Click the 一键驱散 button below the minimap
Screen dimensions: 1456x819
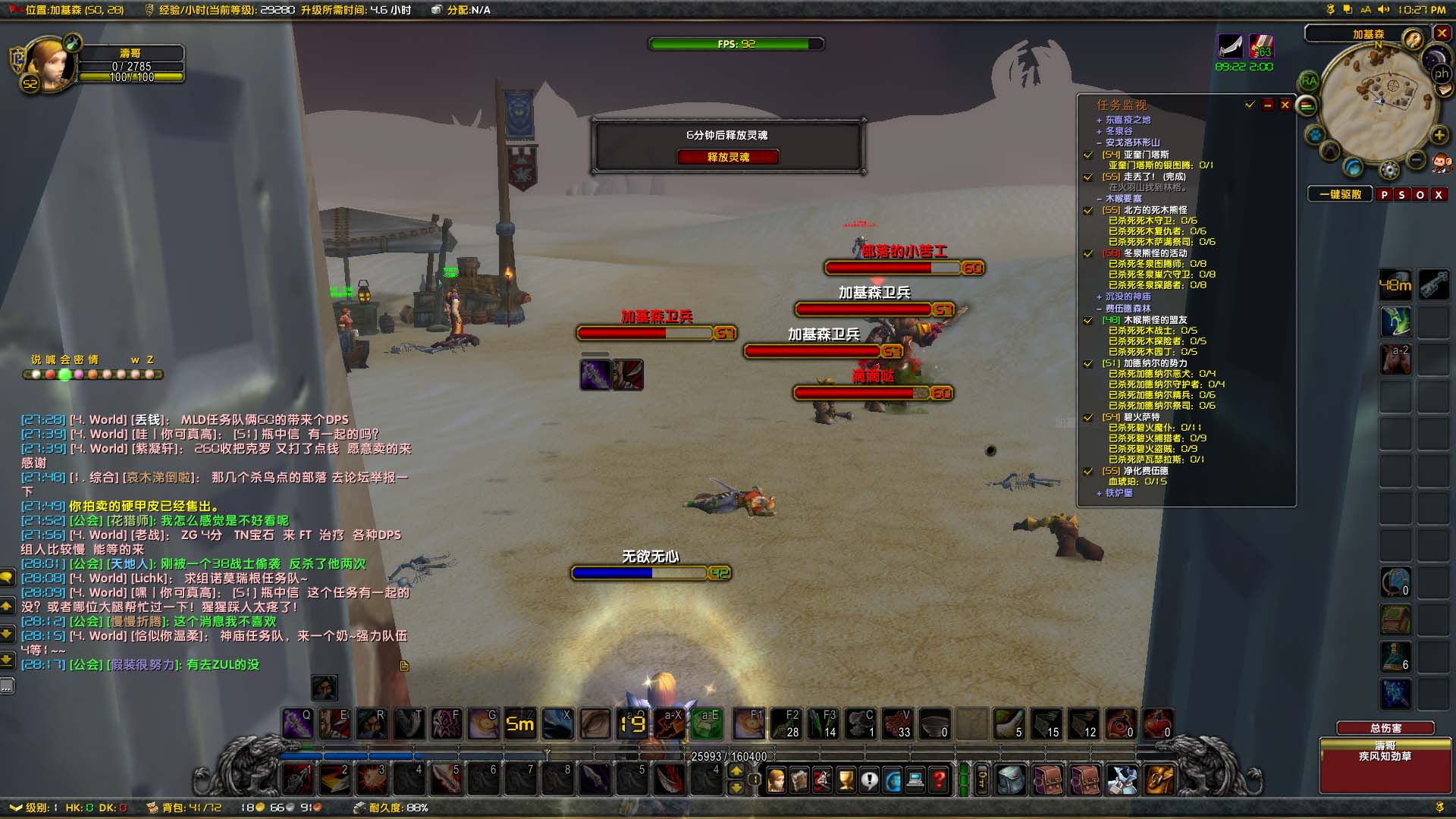click(x=1339, y=194)
